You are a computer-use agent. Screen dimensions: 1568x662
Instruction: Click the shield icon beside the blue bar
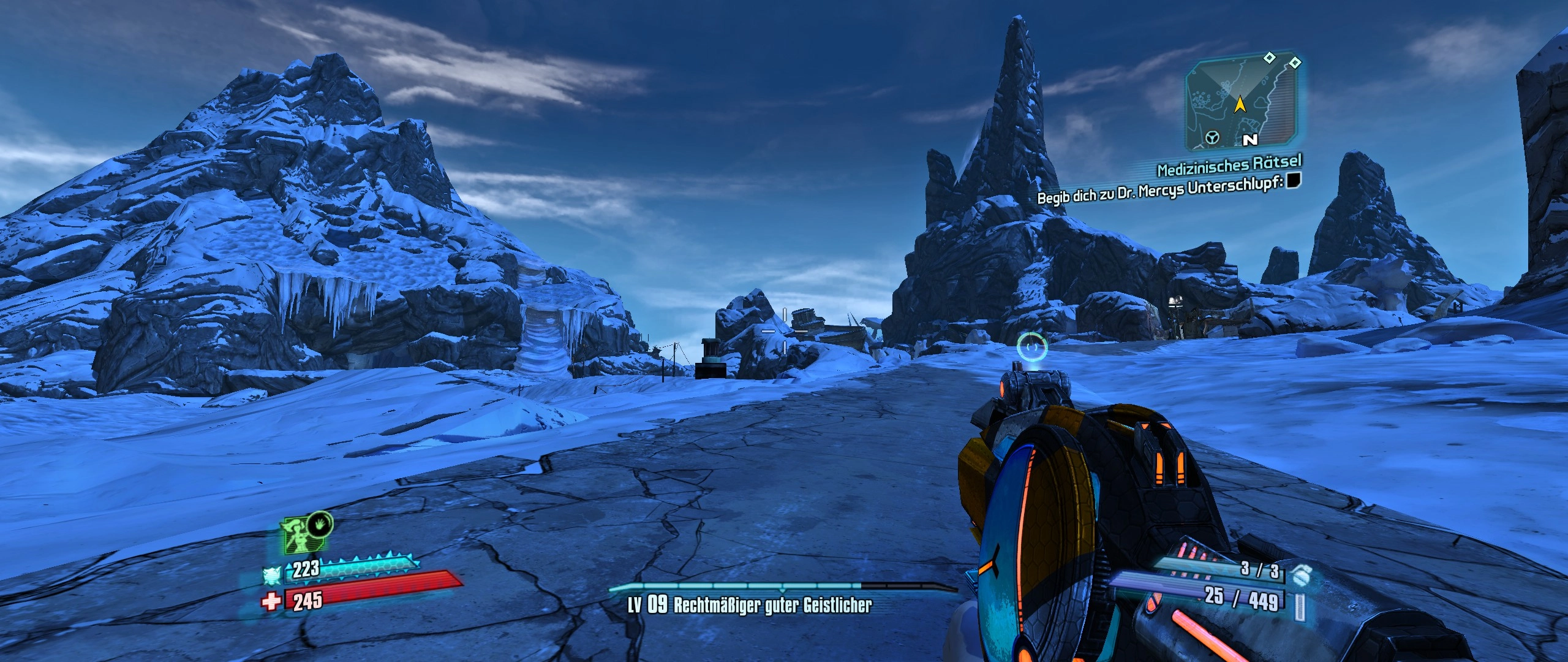pos(271,576)
